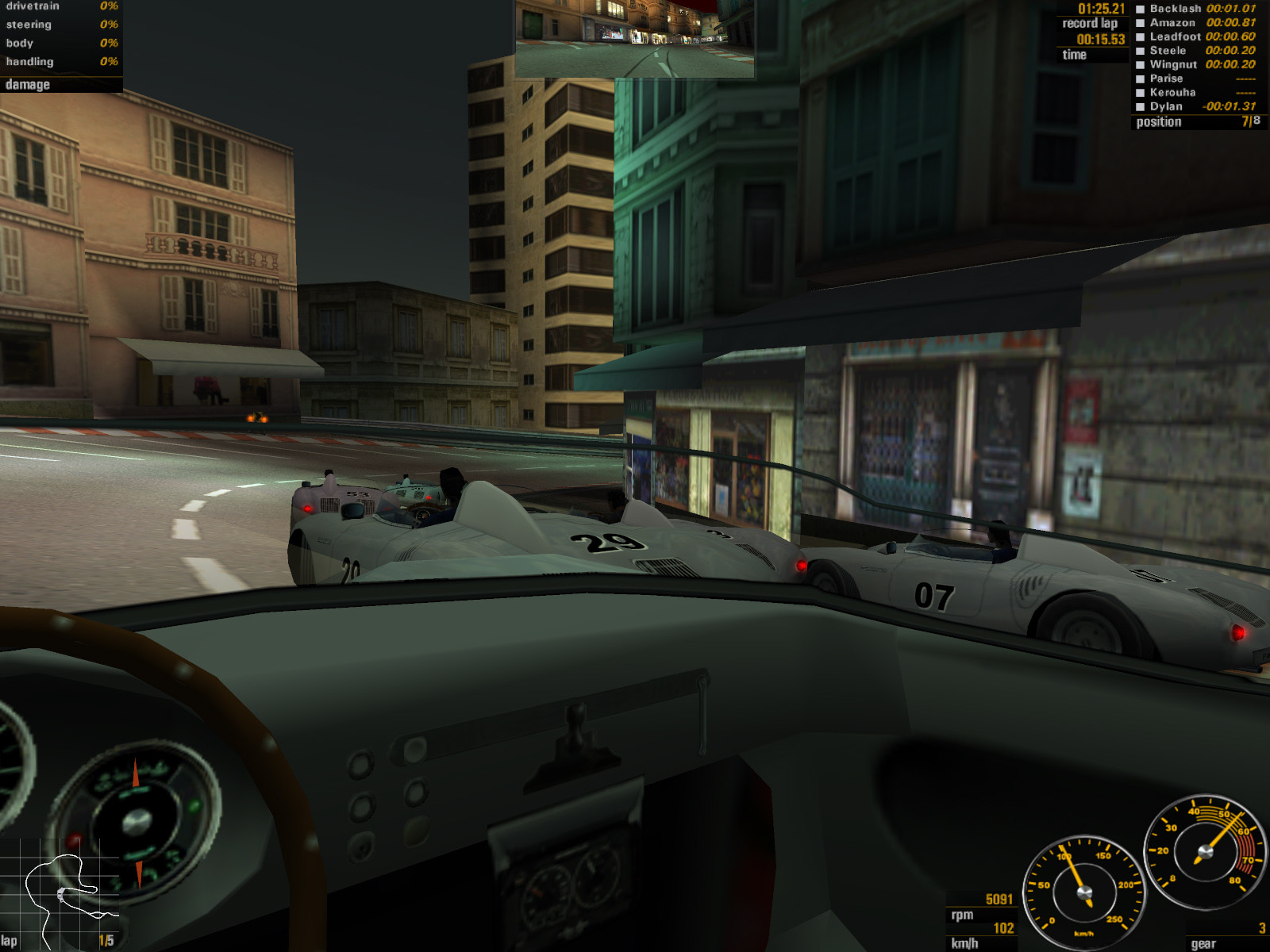
Task: Click the position label reading 7/8
Action: point(1248,121)
